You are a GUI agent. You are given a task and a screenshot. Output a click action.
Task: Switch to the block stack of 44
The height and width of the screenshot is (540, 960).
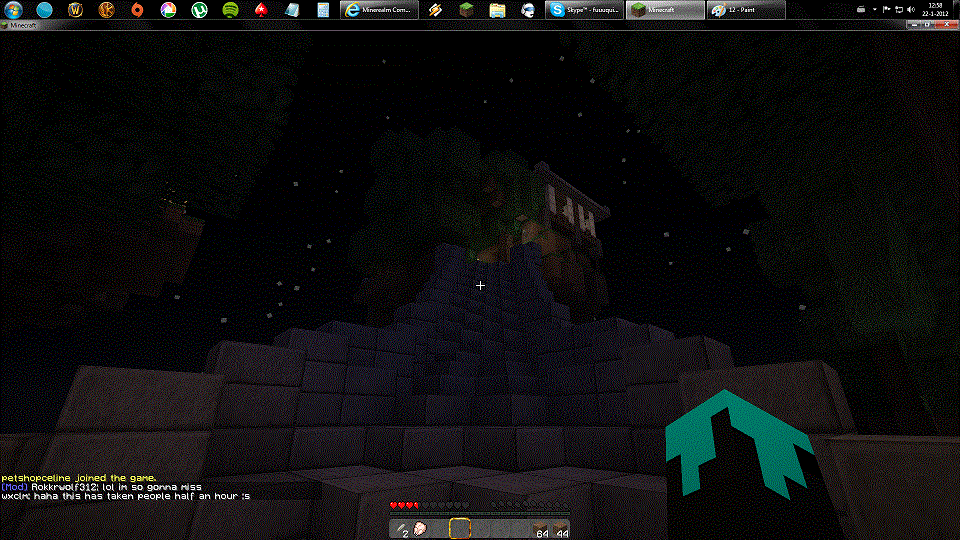pyautogui.click(x=561, y=528)
